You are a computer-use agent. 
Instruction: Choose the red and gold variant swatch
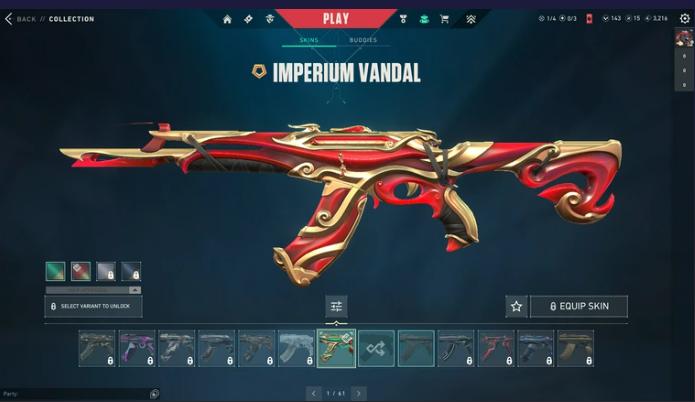pos(80,271)
